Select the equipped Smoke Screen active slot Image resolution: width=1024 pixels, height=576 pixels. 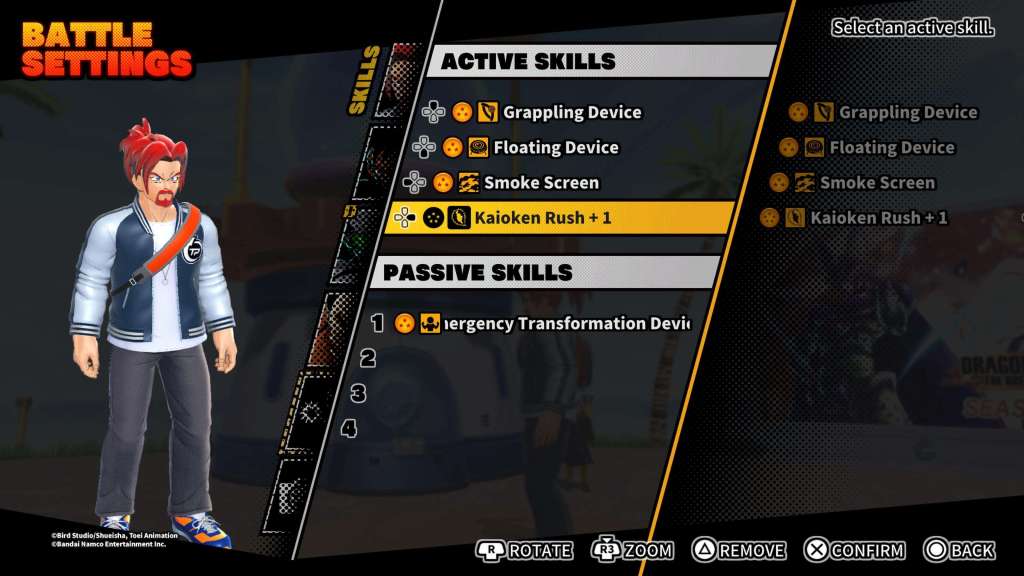[540, 183]
